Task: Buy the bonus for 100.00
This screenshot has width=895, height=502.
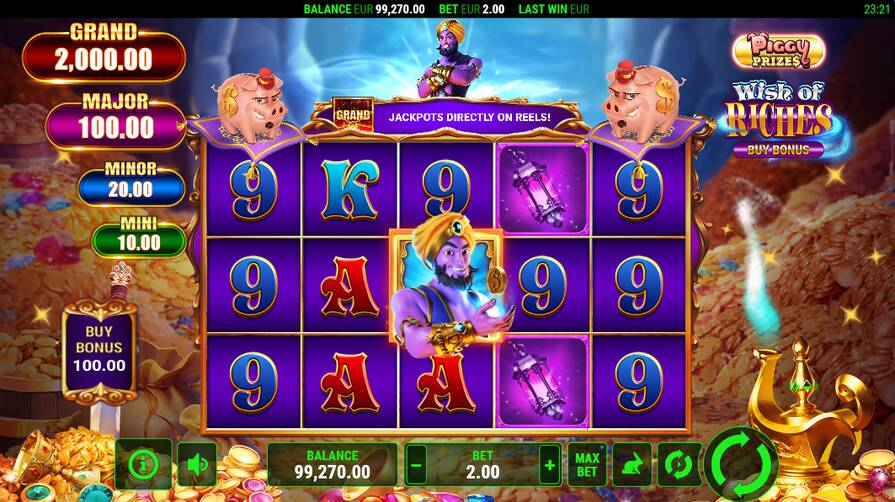Action: pyautogui.click(x=99, y=349)
